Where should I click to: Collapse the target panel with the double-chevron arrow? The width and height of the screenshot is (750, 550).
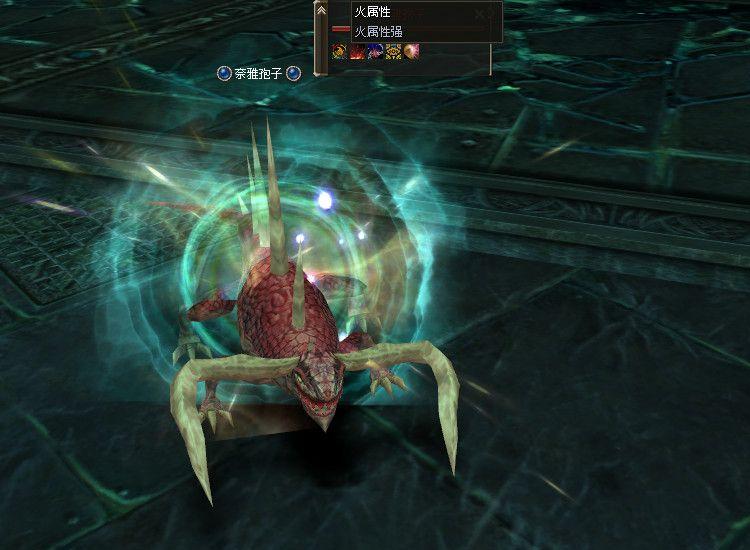pos(321,10)
